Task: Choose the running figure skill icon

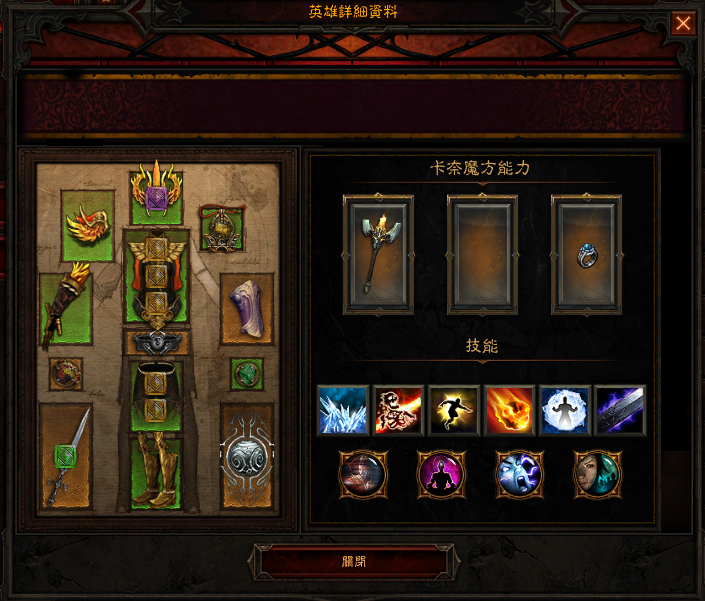Action: 453,410
